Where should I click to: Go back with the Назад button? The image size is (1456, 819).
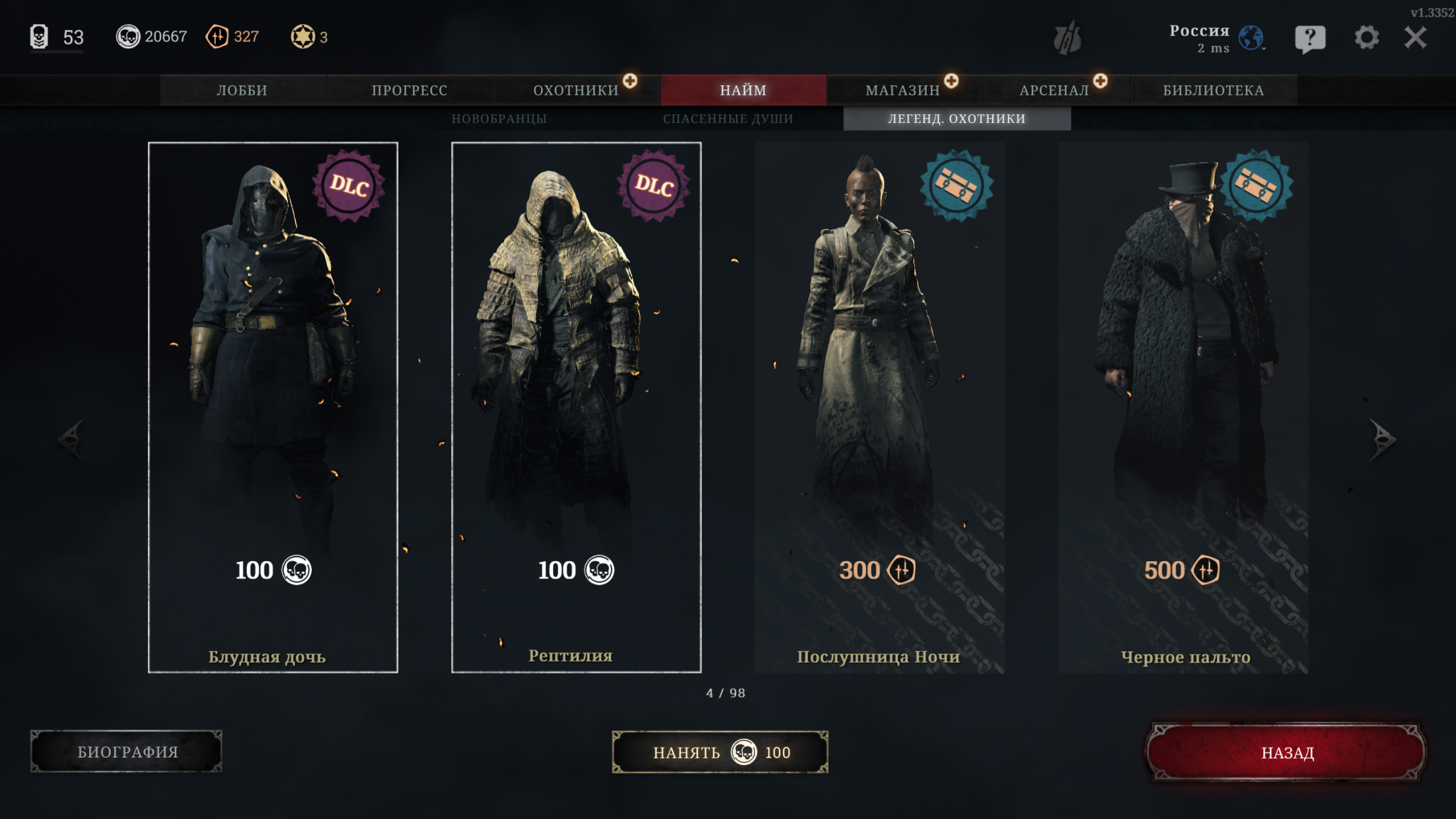tap(1287, 753)
